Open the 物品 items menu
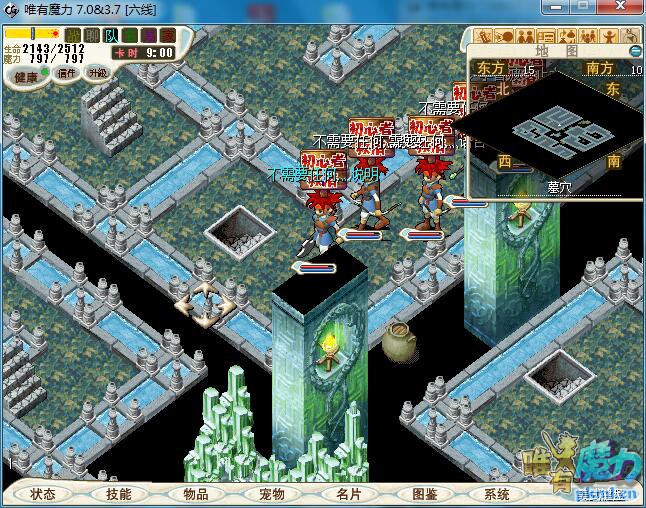The height and width of the screenshot is (508, 646). click(196, 494)
